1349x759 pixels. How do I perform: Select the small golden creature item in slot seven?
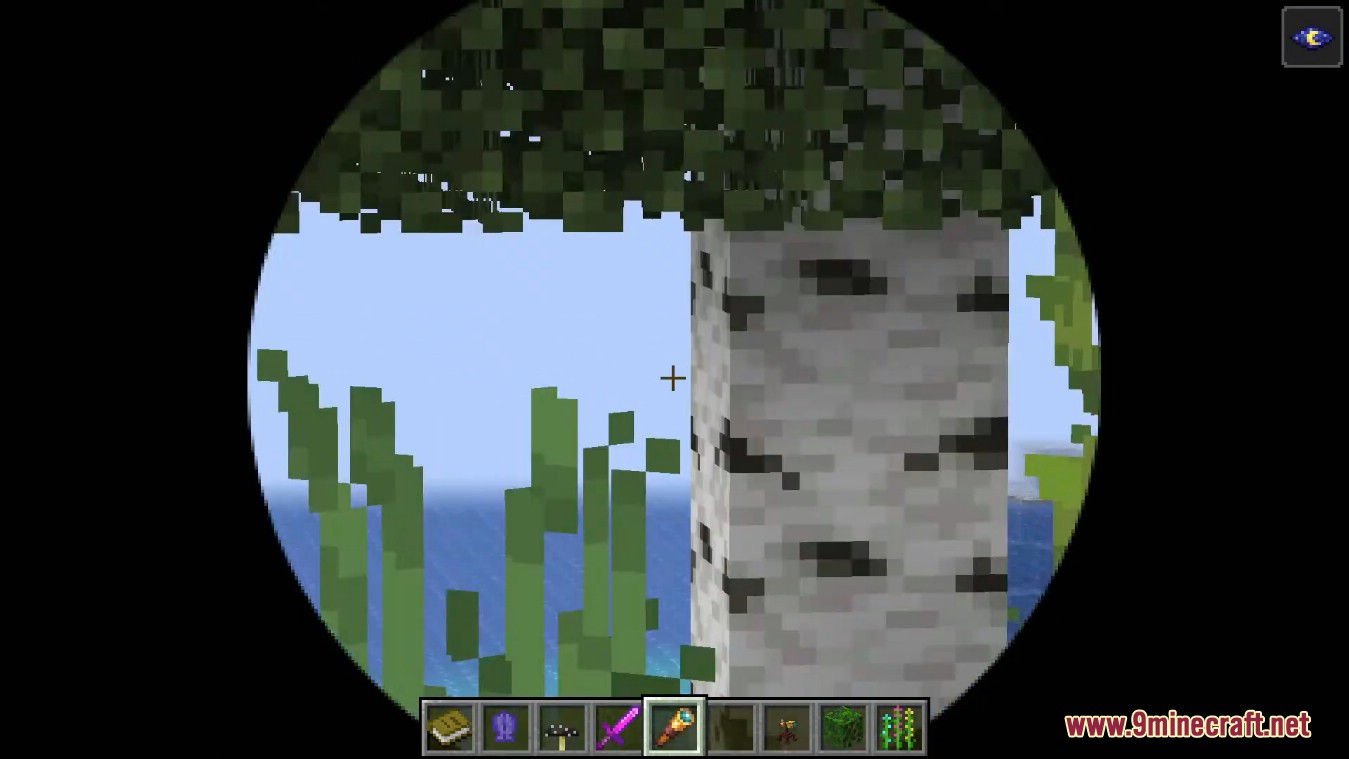point(788,727)
